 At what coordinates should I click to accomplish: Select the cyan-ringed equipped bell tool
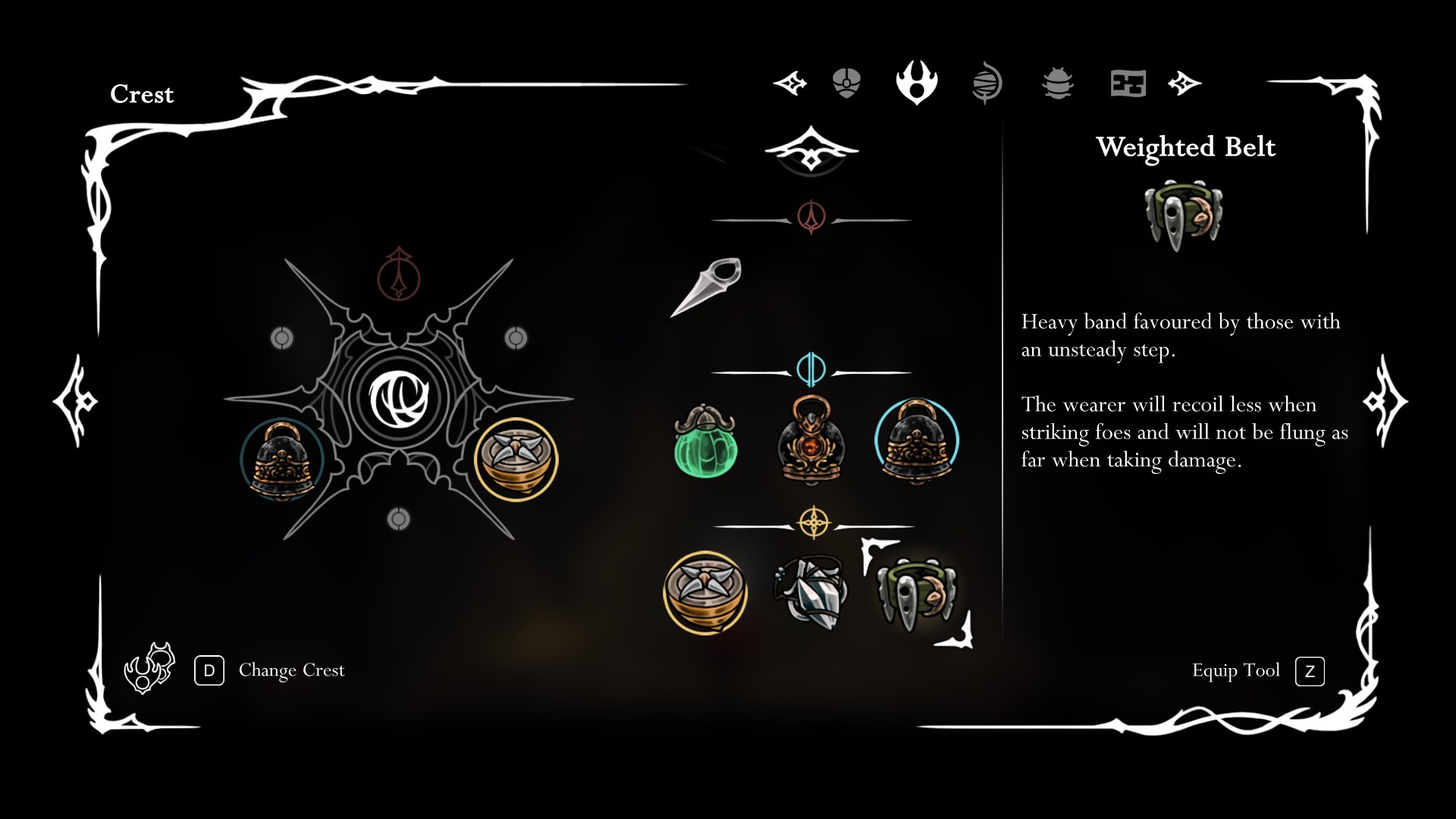pos(917,442)
